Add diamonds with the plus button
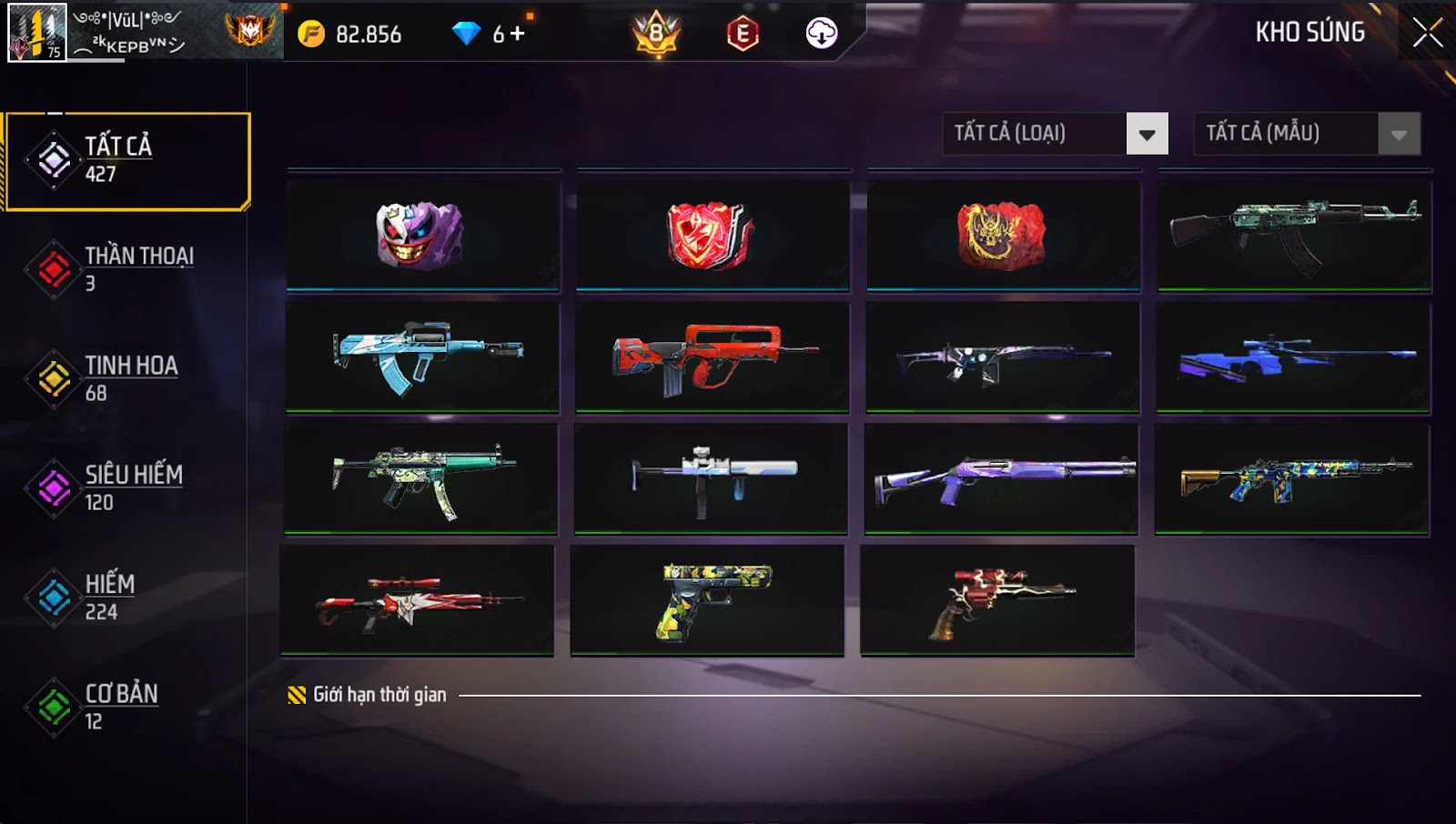The image size is (1456, 824). 518,34
